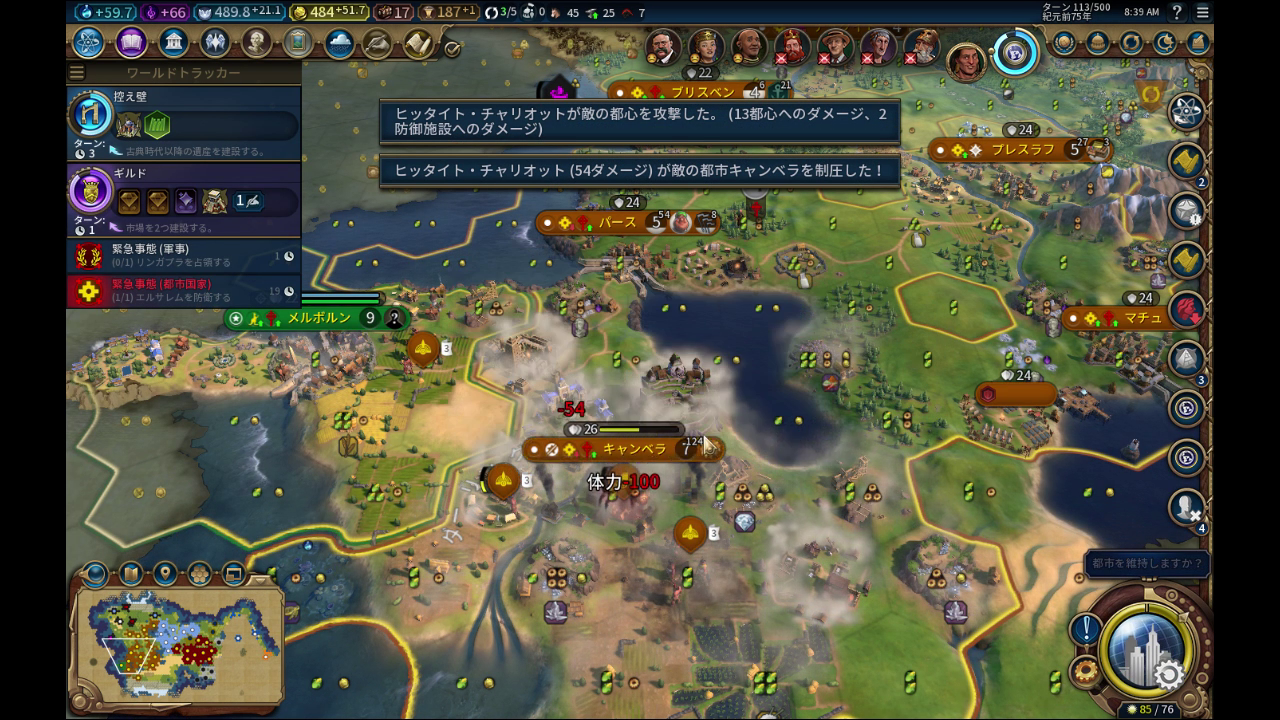Open the minimap map pin button
The image size is (1280, 720).
tap(165, 574)
